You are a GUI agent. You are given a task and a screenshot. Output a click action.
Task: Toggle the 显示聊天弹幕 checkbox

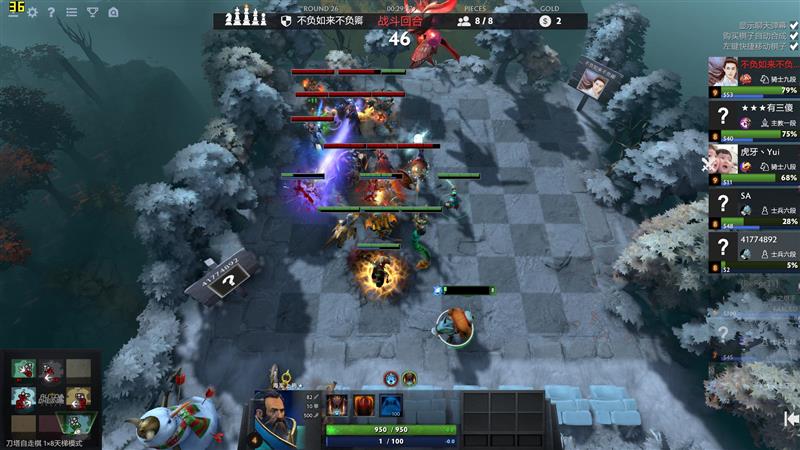click(793, 24)
